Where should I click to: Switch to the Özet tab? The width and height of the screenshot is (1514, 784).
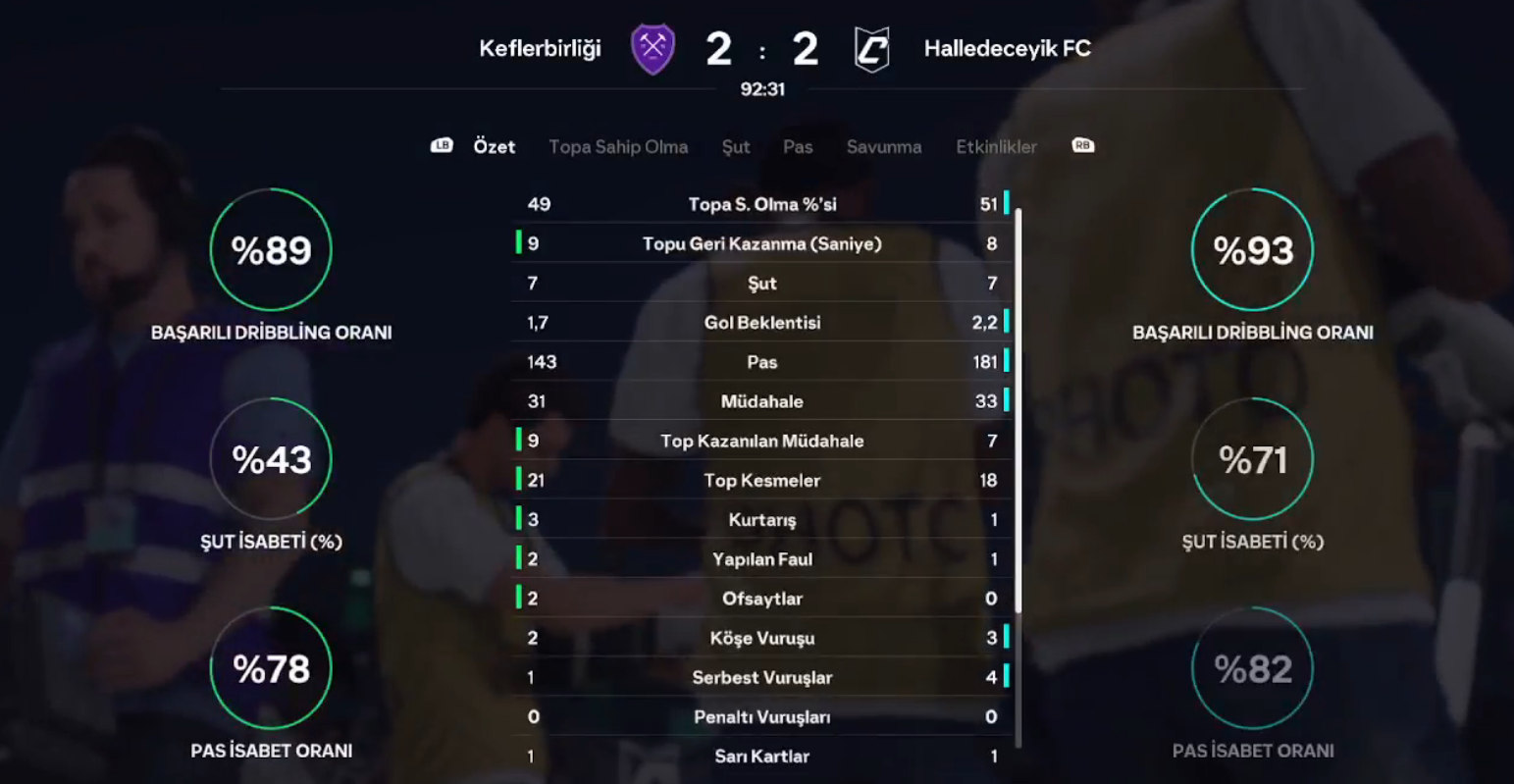(x=494, y=147)
